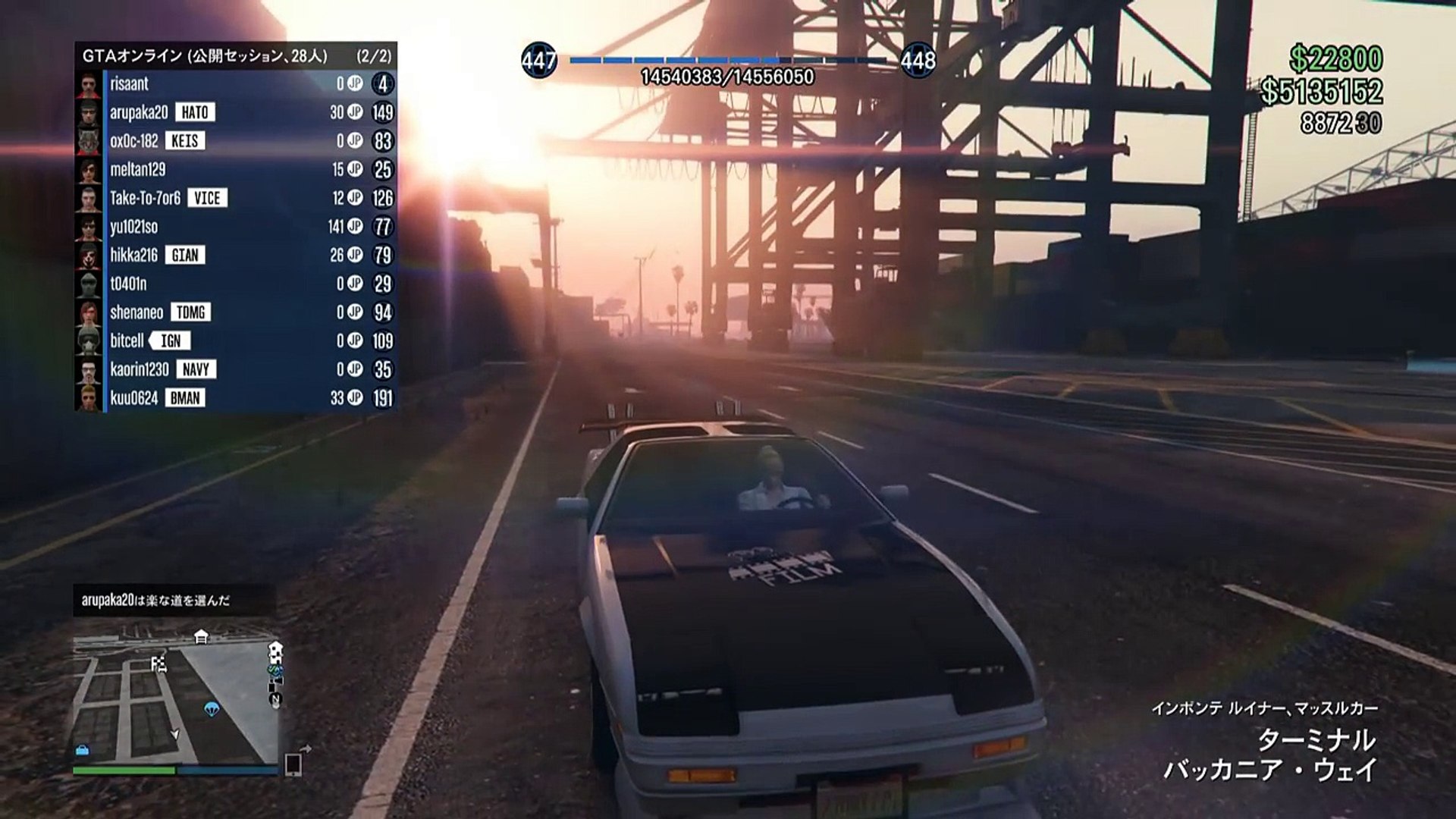Select shenaneo from the player list
The width and height of the screenshot is (1456, 819).
[x=235, y=312]
